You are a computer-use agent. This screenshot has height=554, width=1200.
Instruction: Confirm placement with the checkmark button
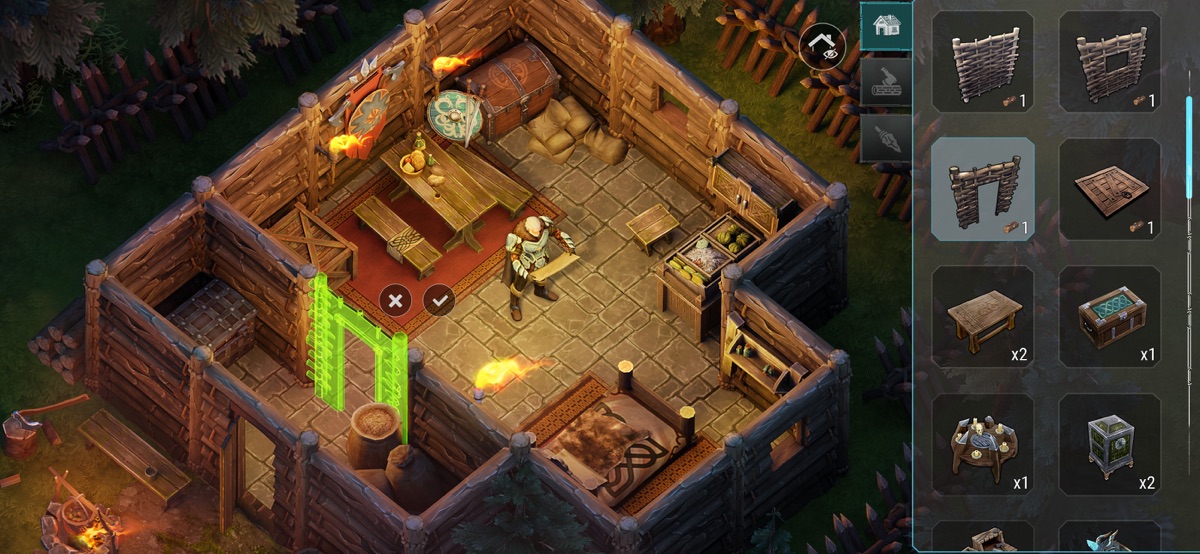point(439,299)
